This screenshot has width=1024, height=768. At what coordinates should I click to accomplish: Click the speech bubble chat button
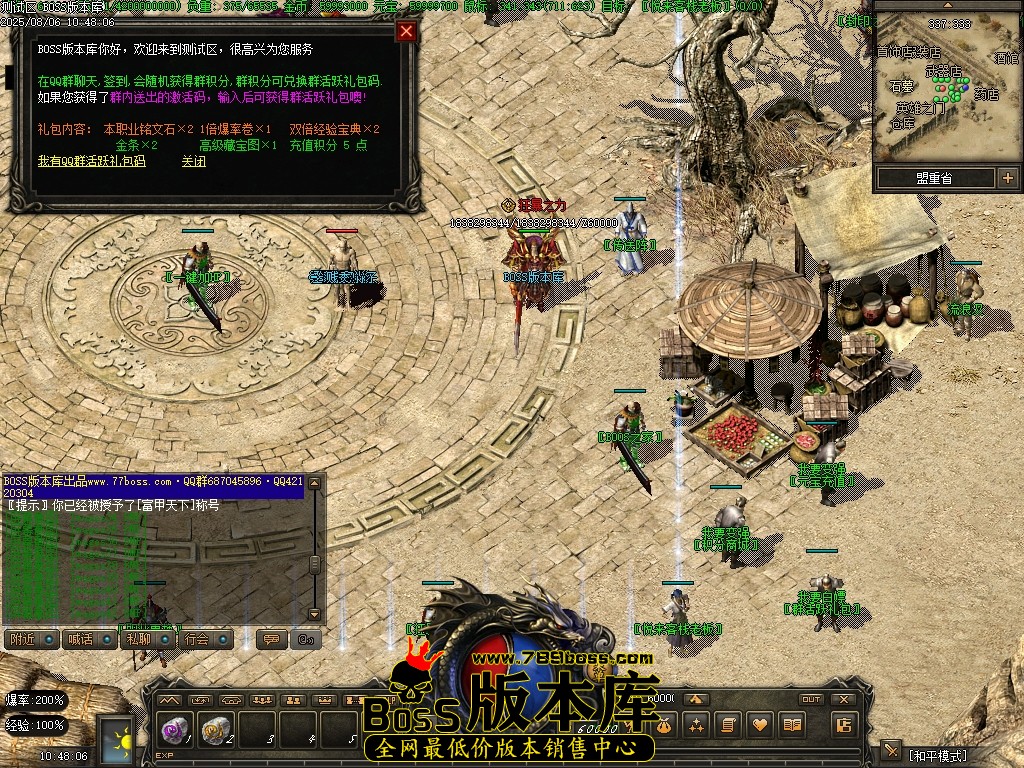coord(269,639)
